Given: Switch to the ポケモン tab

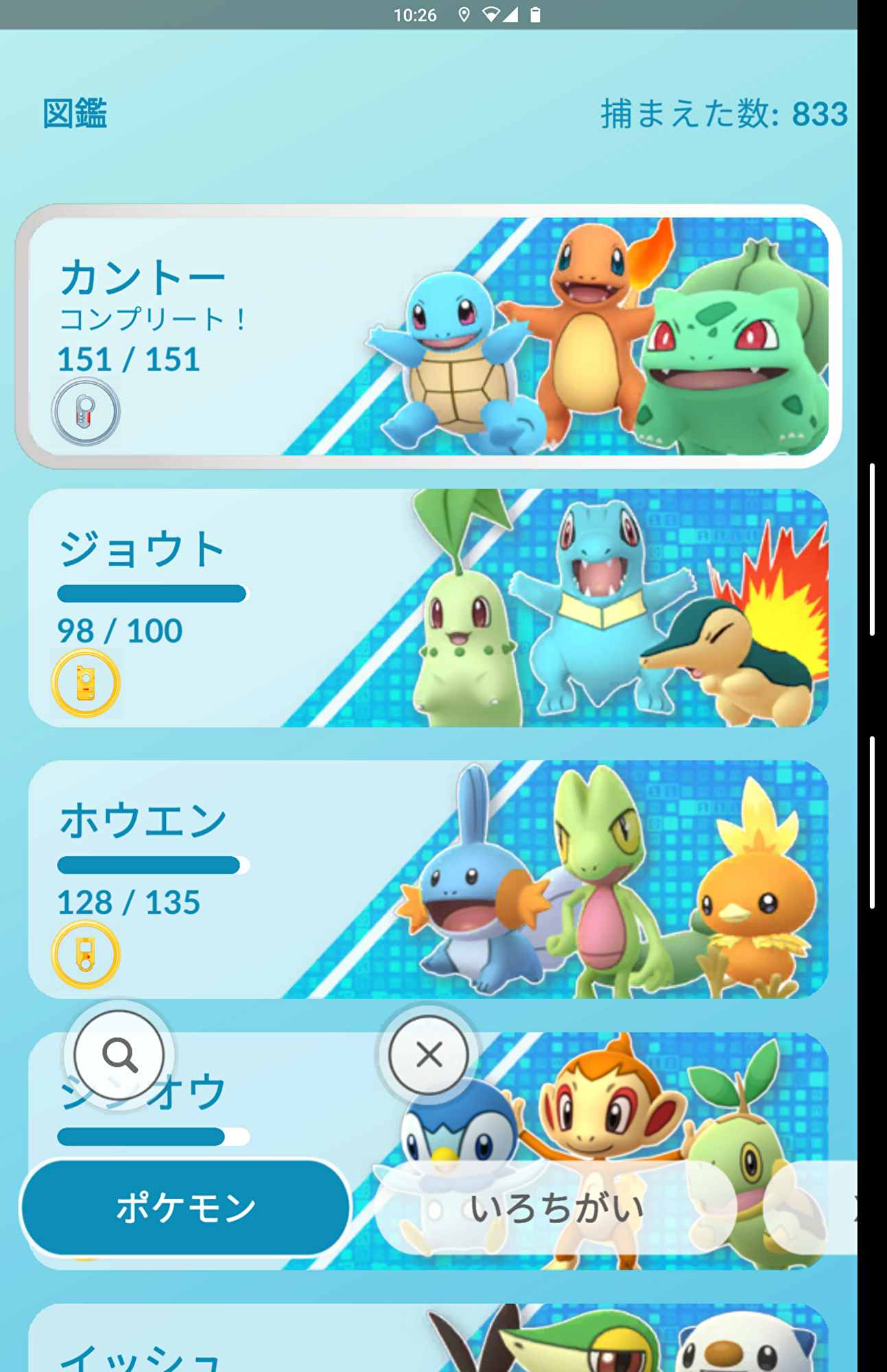Looking at the screenshot, I should (185, 1207).
